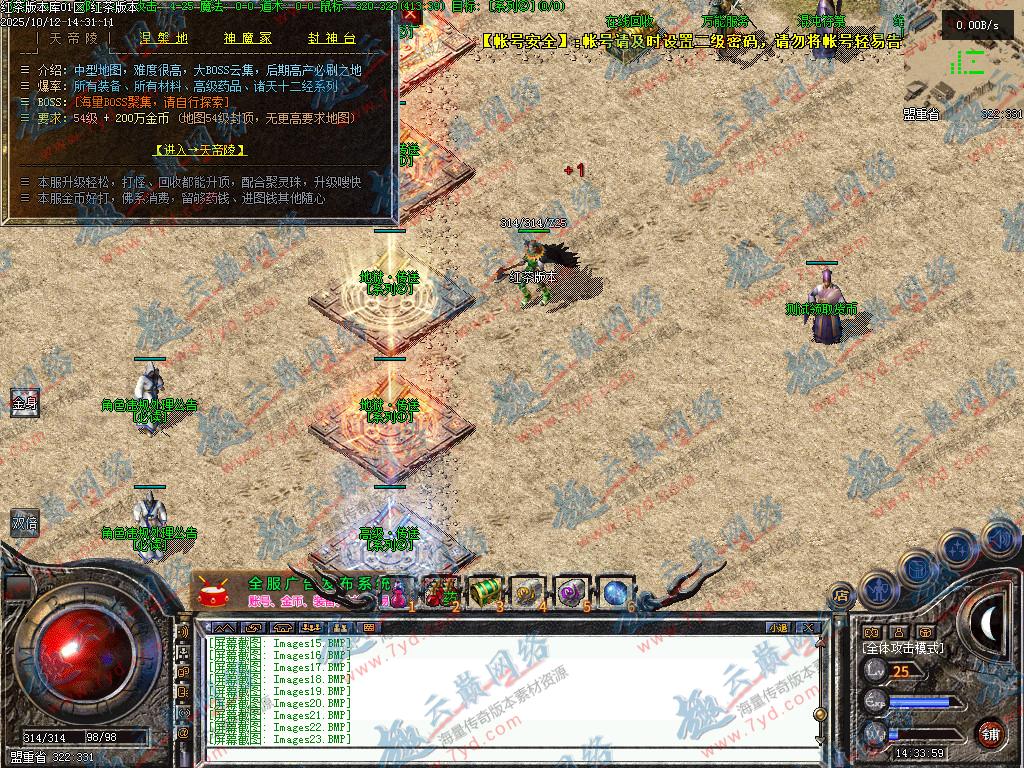
Task: Use the purple scroll in slot 5
Action: 570,591
